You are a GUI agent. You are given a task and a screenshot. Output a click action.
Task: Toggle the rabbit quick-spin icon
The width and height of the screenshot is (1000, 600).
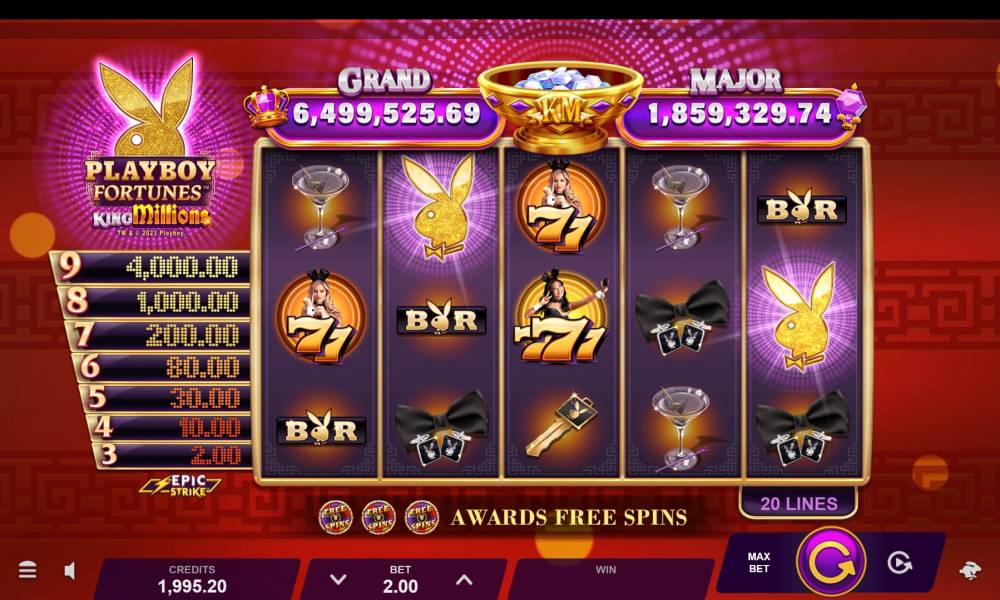[x=969, y=571]
